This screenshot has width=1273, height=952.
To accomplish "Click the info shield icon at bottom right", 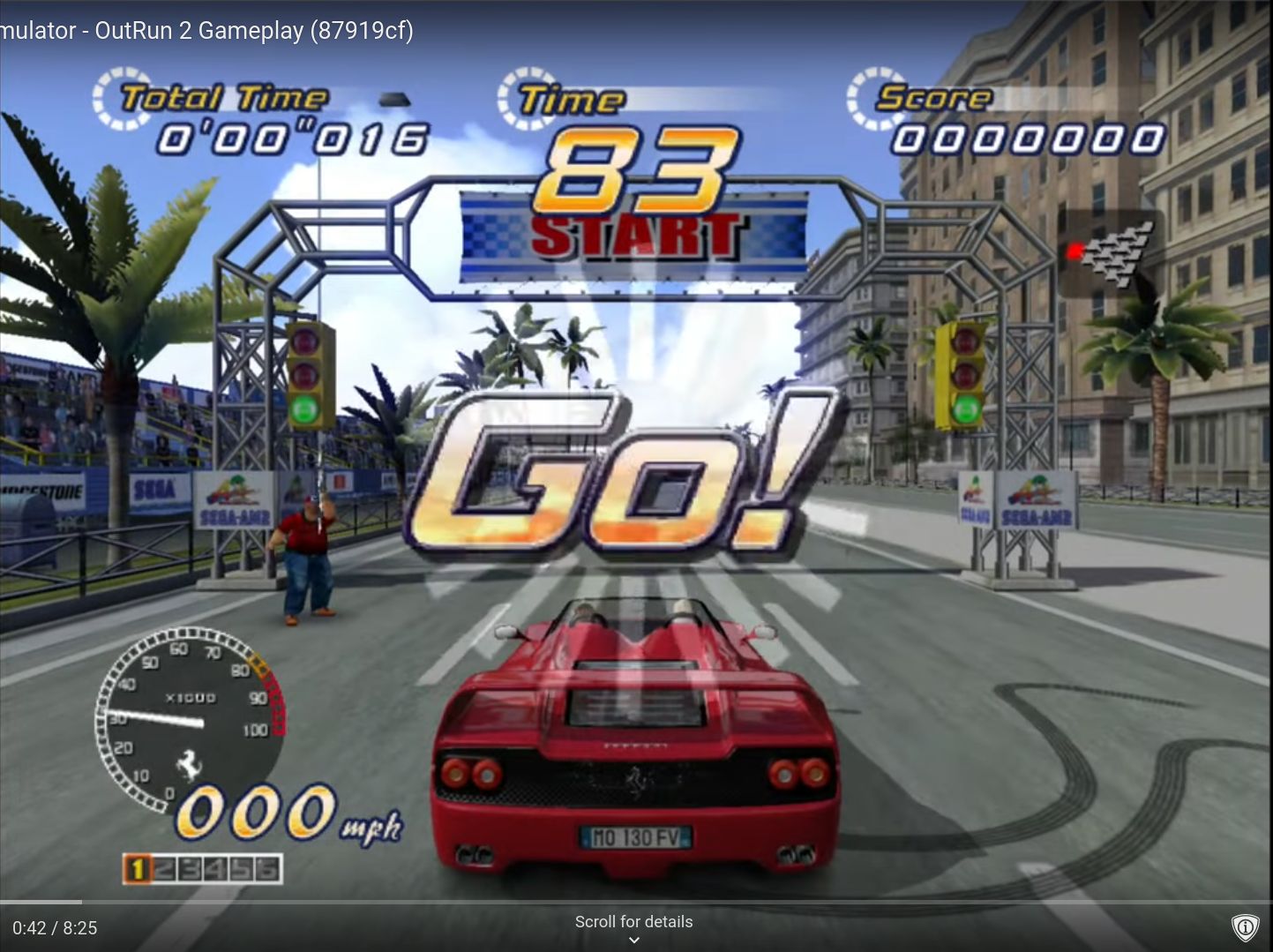I will 1246,926.
